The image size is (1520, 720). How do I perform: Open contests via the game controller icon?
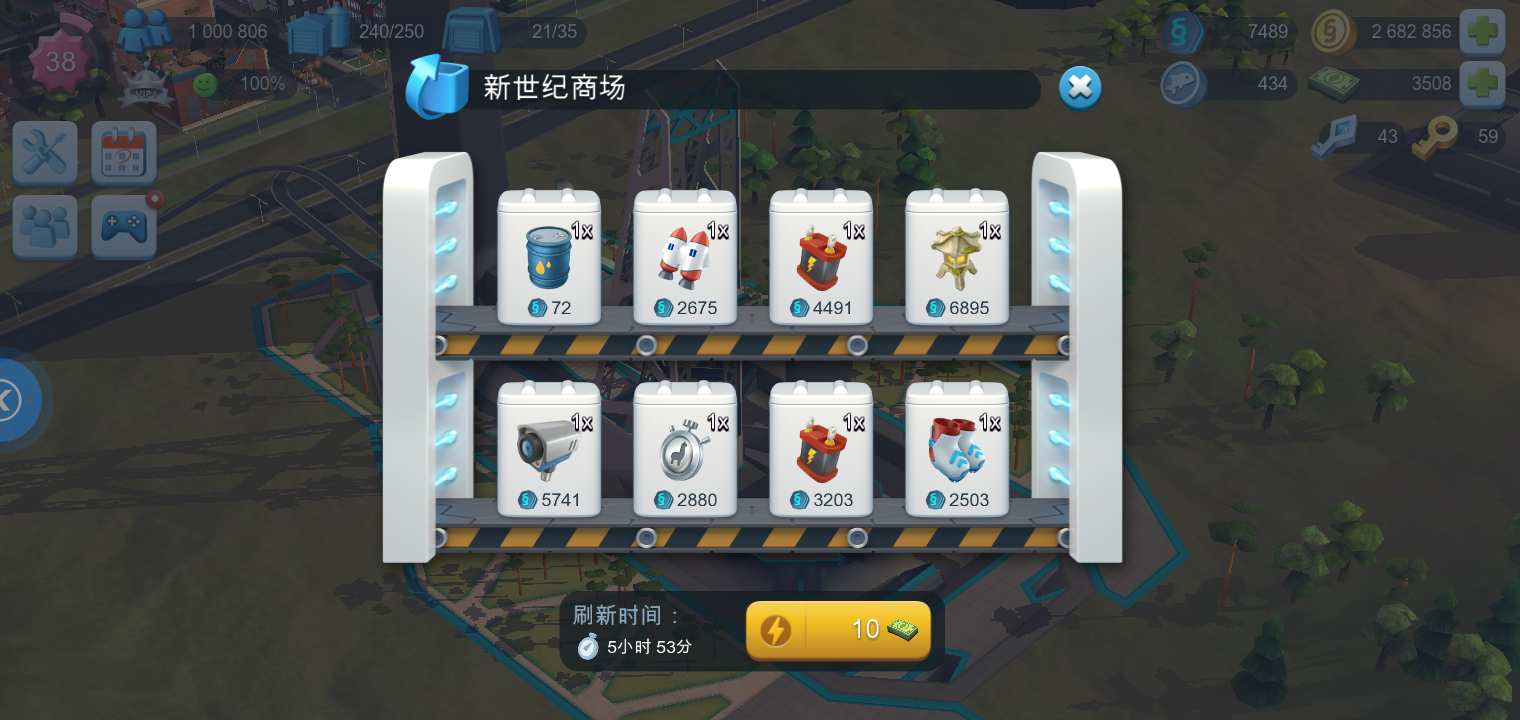pyautogui.click(x=122, y=226)
